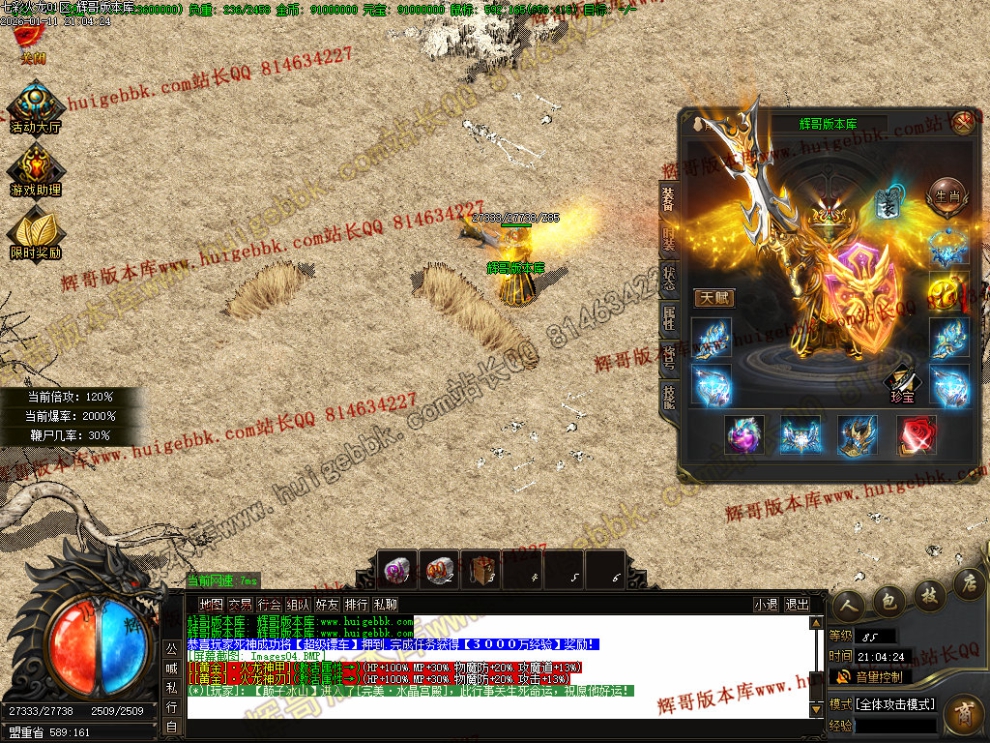Open the 地图 map chat-bar button

click(x=211, y=605)
